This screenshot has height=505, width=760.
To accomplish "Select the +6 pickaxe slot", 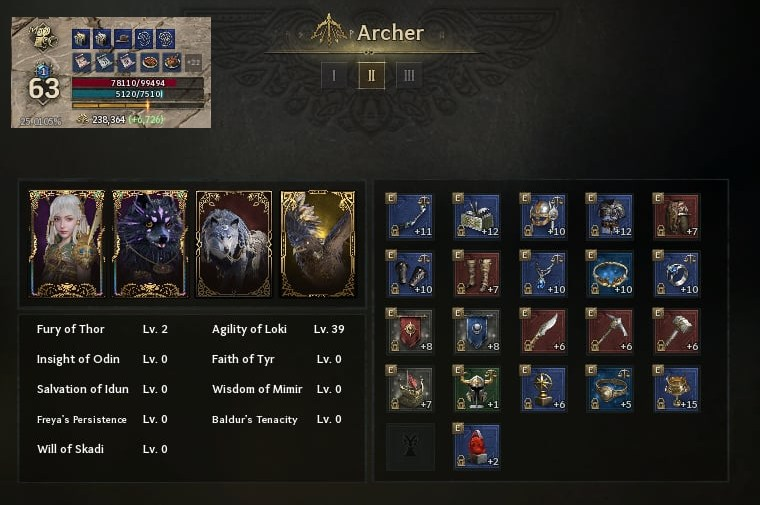I will pos(609,330).
